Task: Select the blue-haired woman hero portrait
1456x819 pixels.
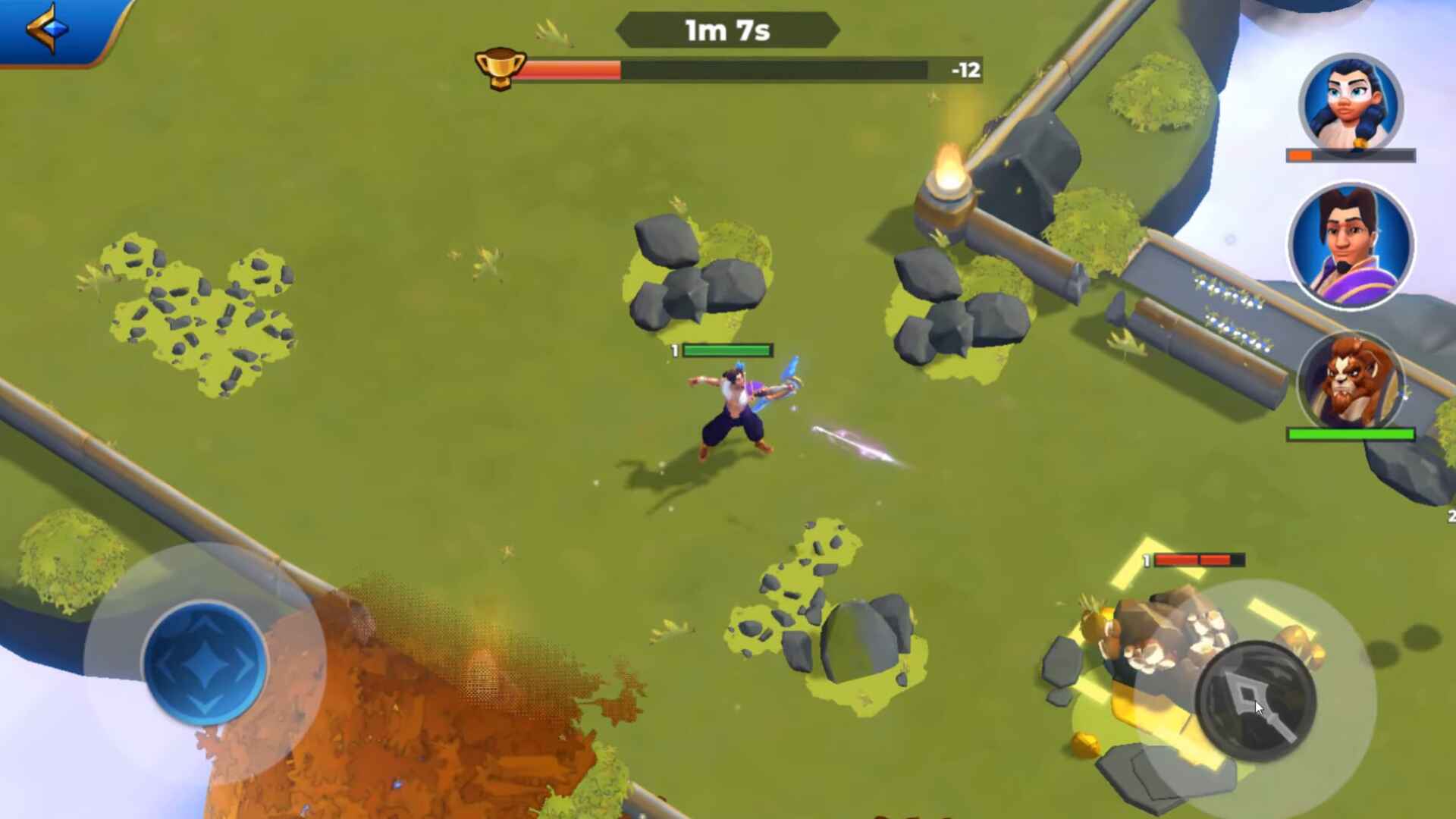Action: 1351,104
